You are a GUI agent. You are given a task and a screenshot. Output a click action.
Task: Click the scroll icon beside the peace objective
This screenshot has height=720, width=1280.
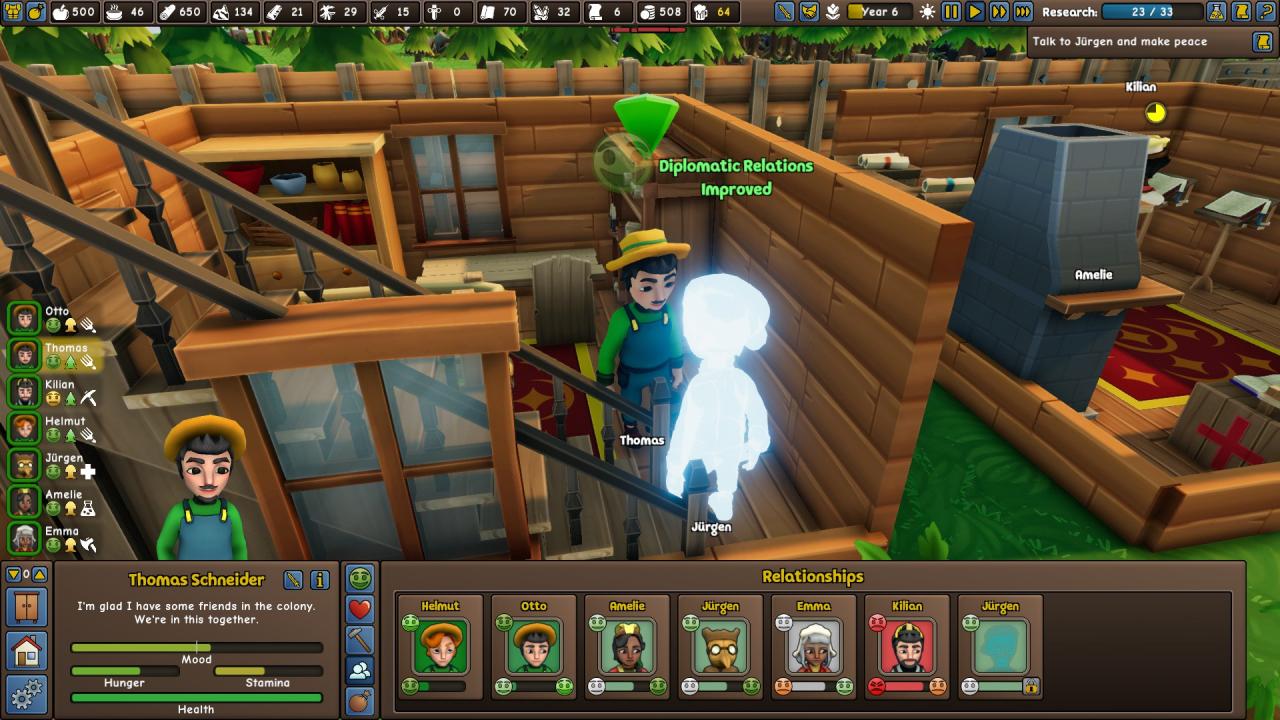1262,42
